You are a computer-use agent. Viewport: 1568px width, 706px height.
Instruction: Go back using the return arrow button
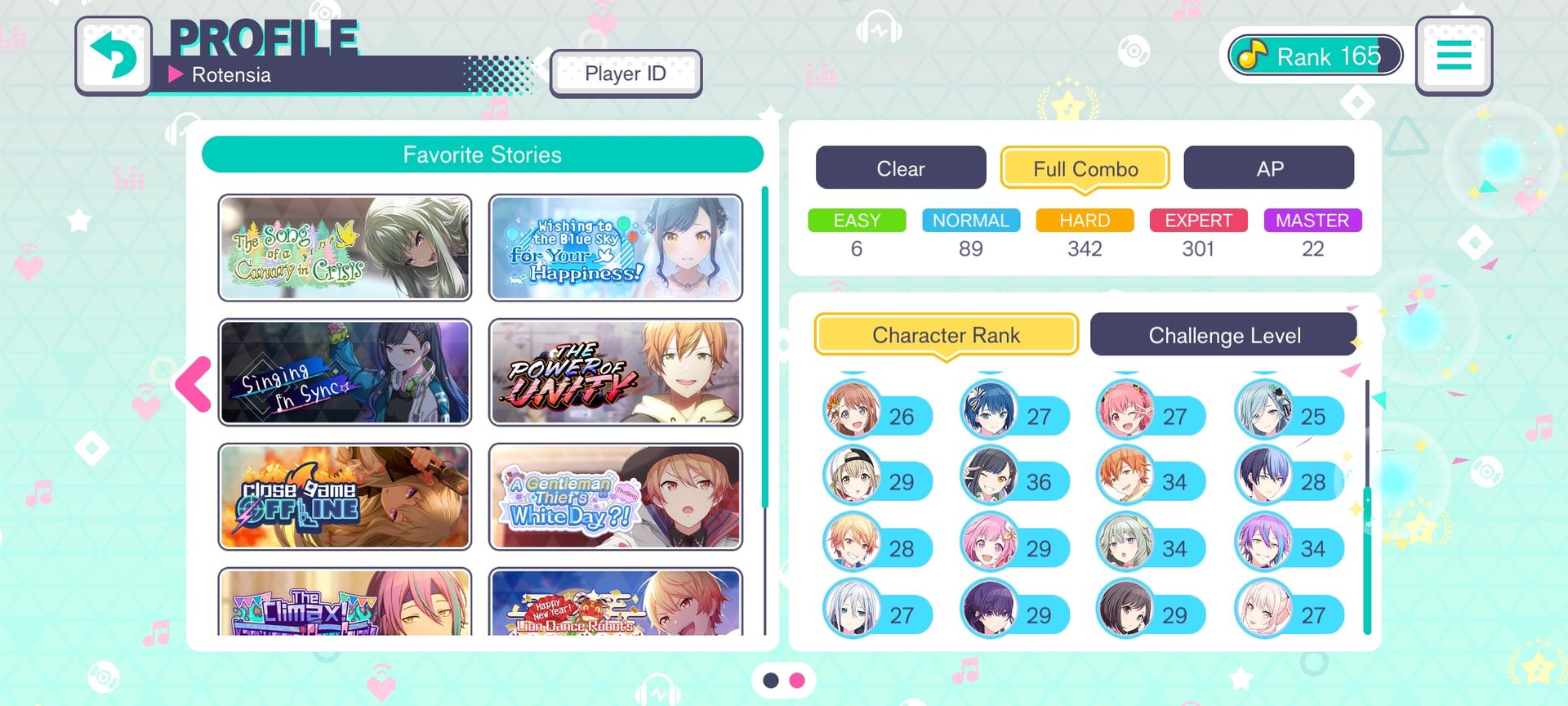114,56
